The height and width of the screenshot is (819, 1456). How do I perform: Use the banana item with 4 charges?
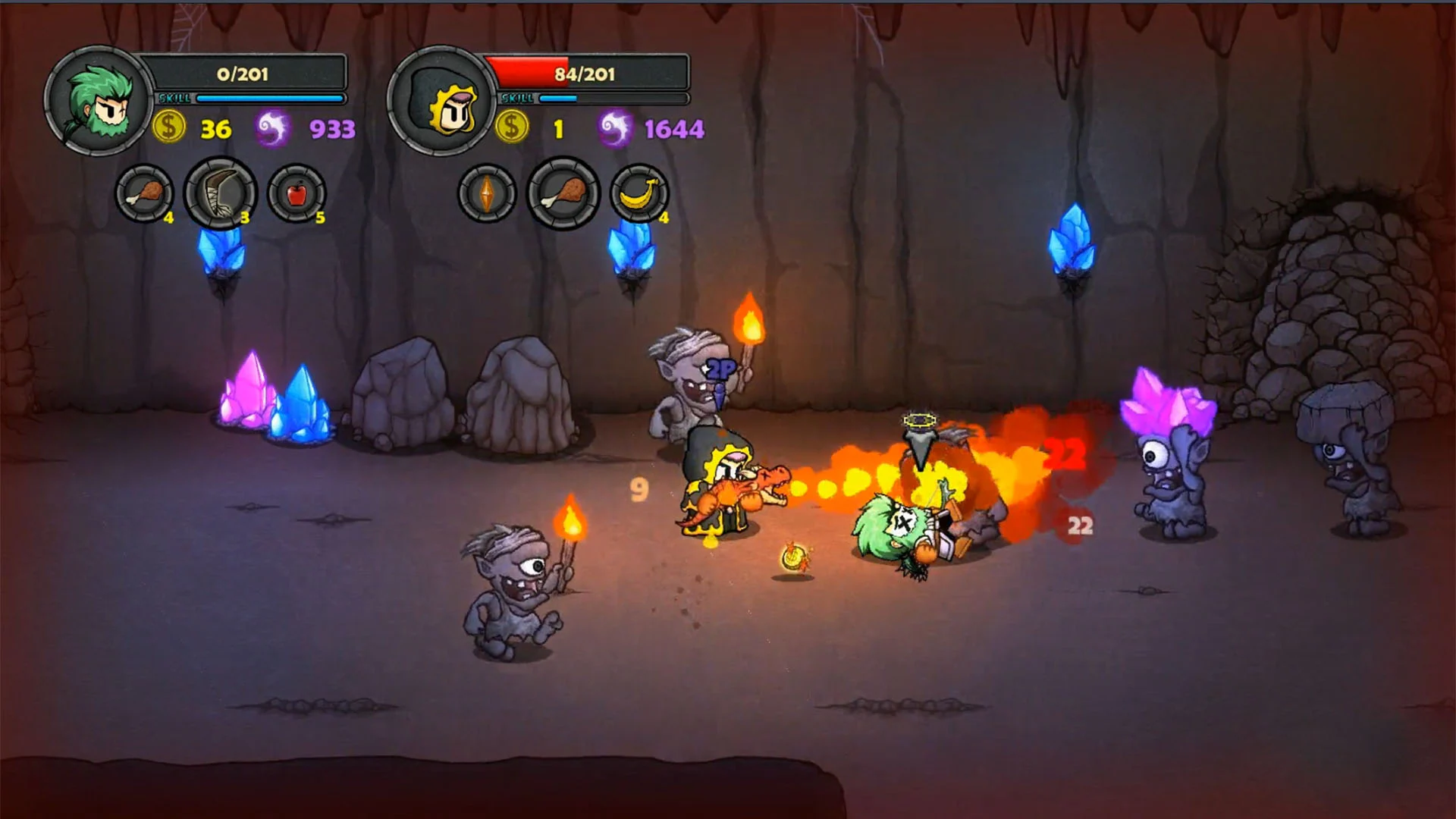[x=639, y=195]
